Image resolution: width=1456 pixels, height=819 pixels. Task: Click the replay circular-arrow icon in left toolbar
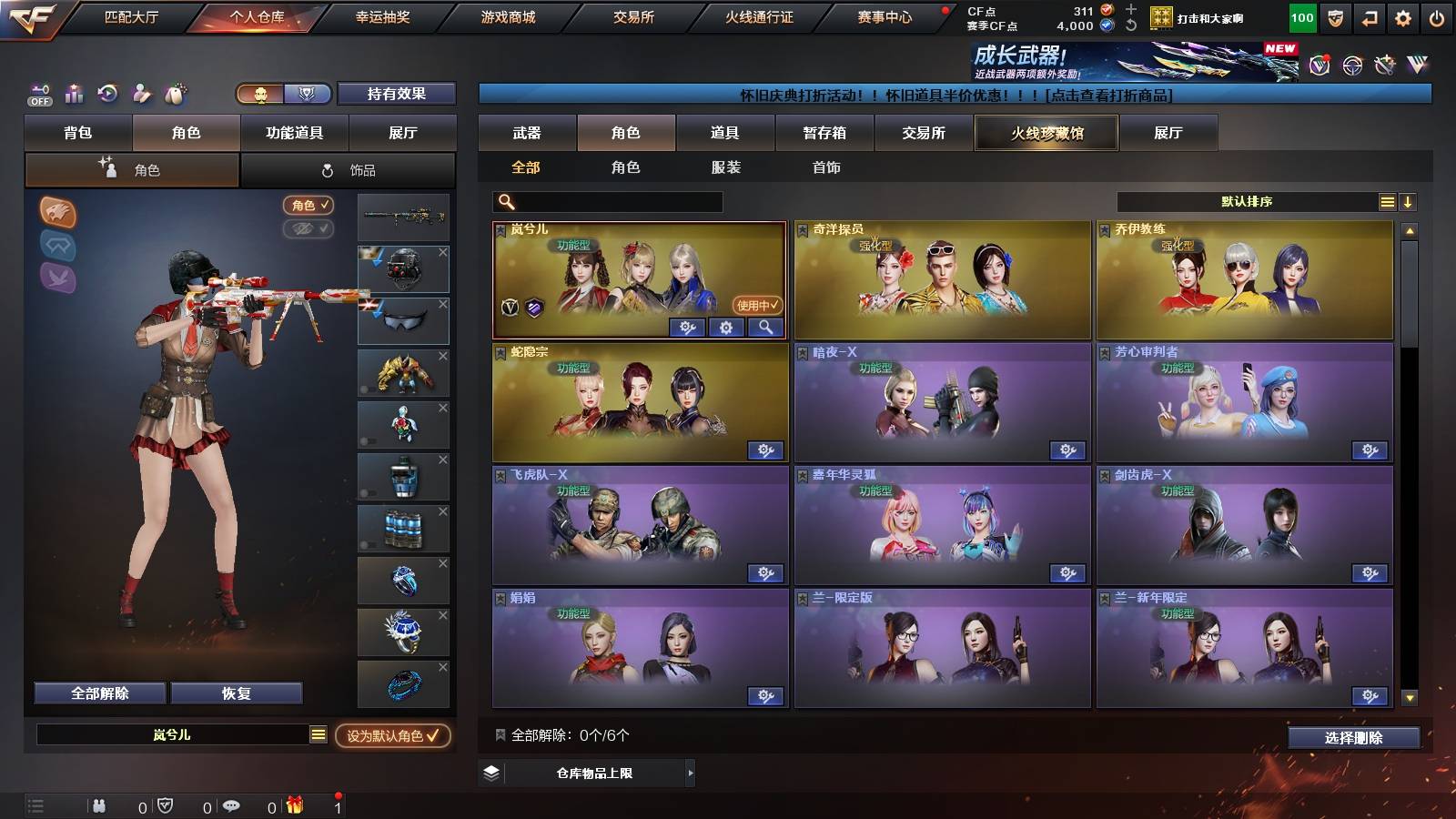pyautogui.click(x=106, y=94)
